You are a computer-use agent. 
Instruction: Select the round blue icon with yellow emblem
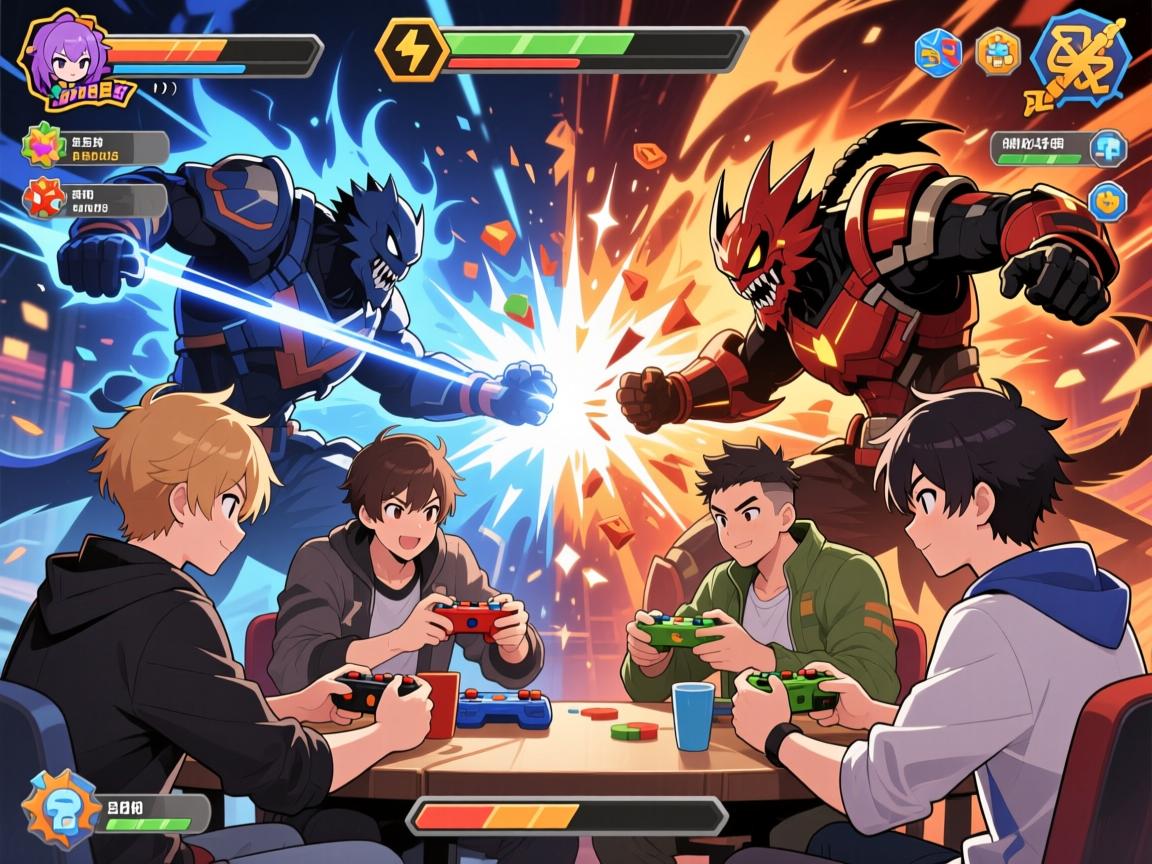tap(1107, 201)
